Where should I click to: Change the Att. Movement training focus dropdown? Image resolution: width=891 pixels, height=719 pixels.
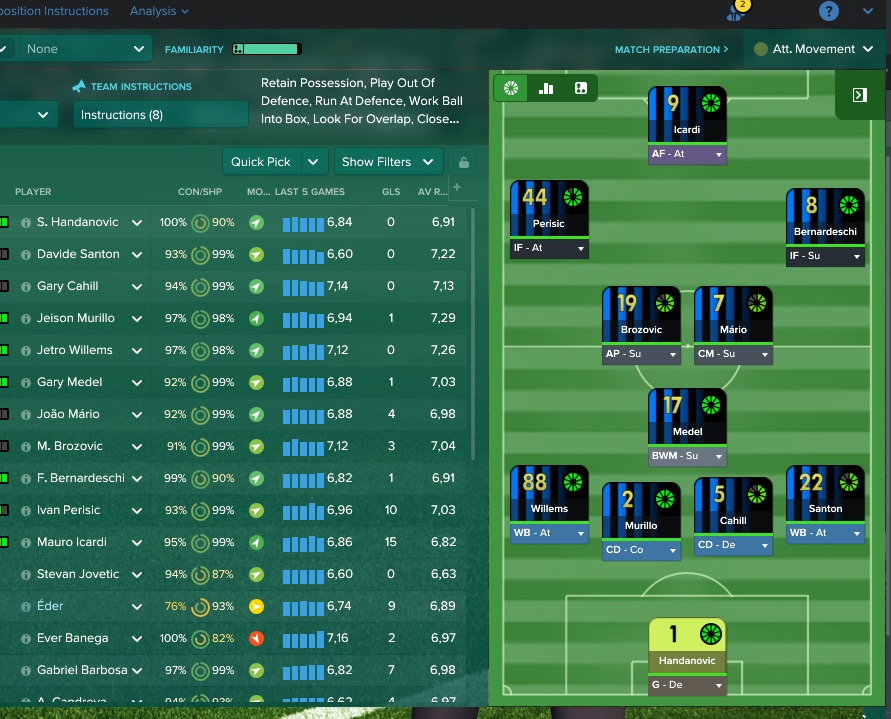806,49
